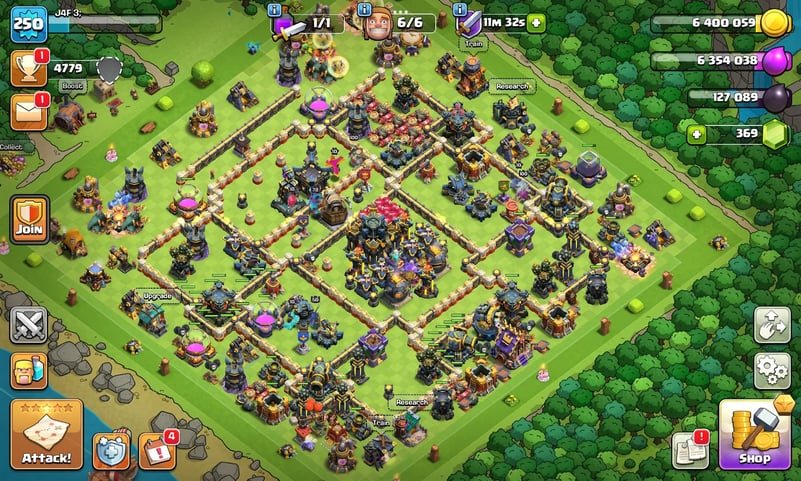Open the mail envelope inbox

pos(28,111)
